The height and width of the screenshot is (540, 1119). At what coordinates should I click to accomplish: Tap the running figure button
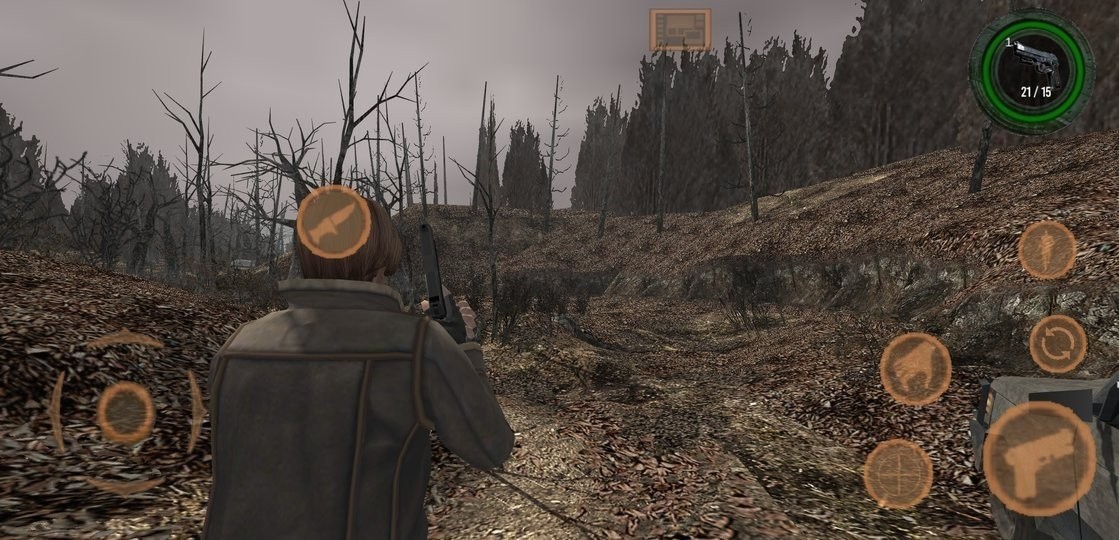pyautogui.click(x=1047, y=250)
